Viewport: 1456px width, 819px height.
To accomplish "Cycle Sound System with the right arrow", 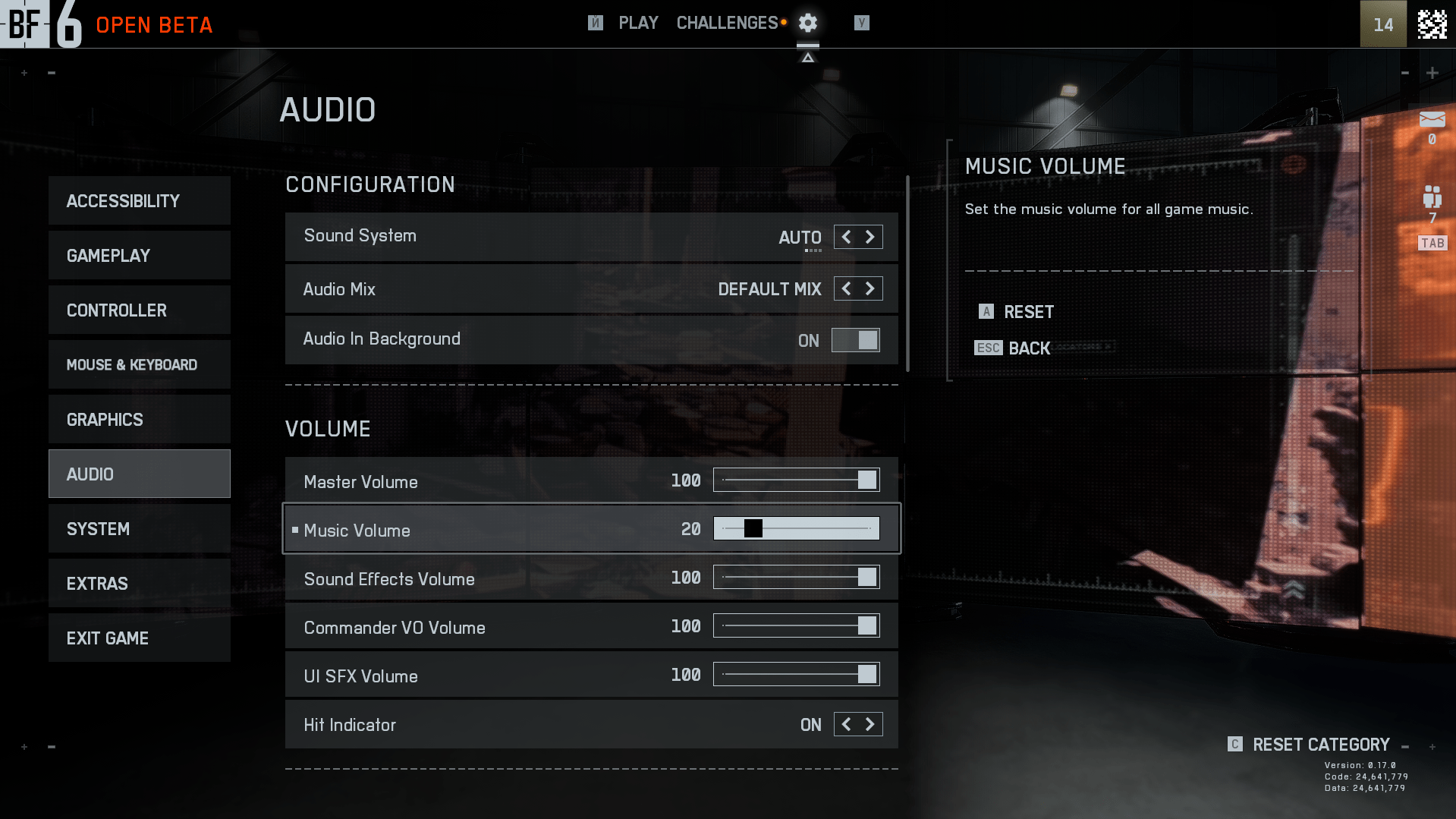I will [870, 236].
